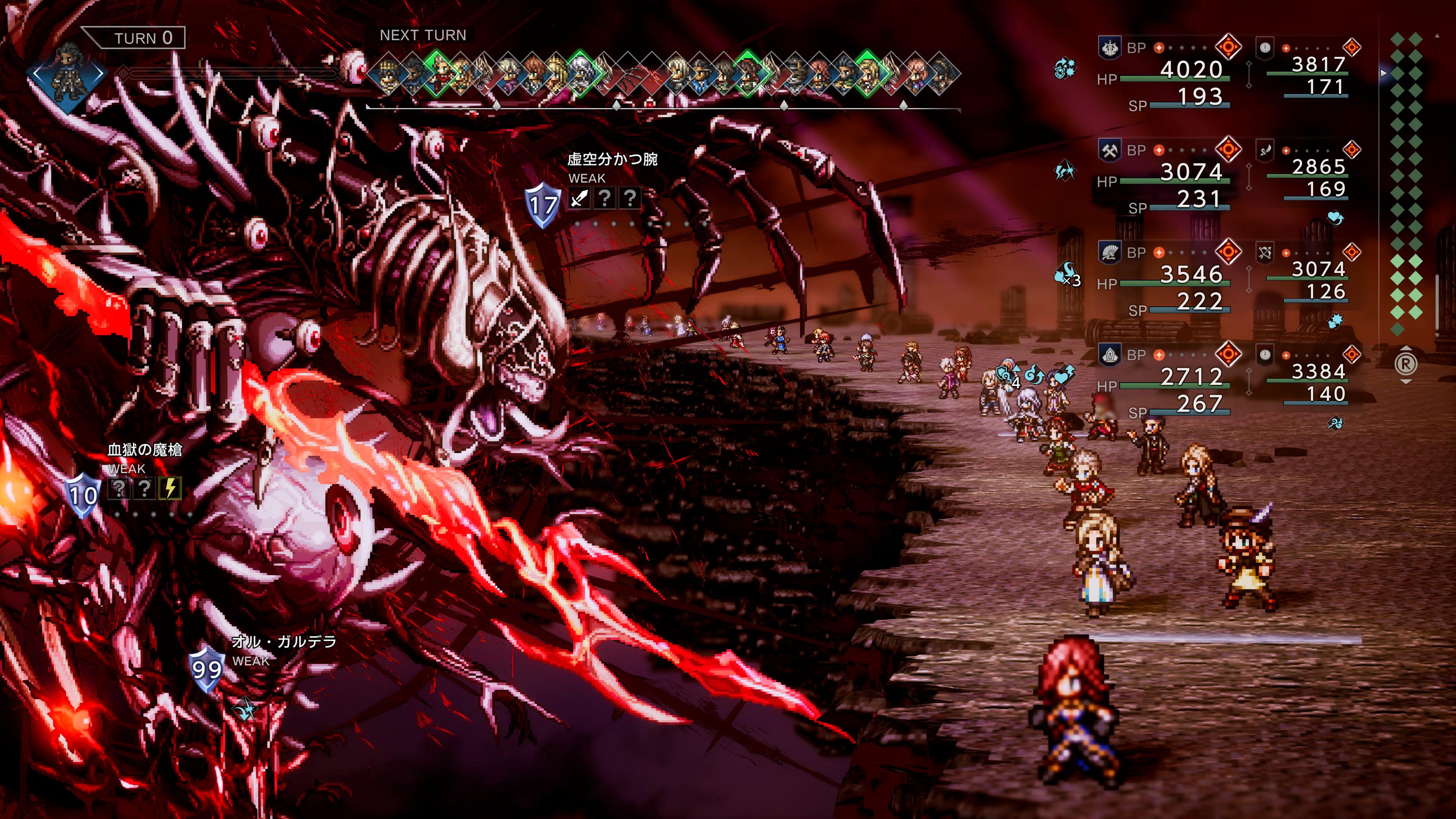This screenshot has height=819, width=1456.
Task: Click the heart regen buff icon under 2865 HP member
Action: [1335, 218]
